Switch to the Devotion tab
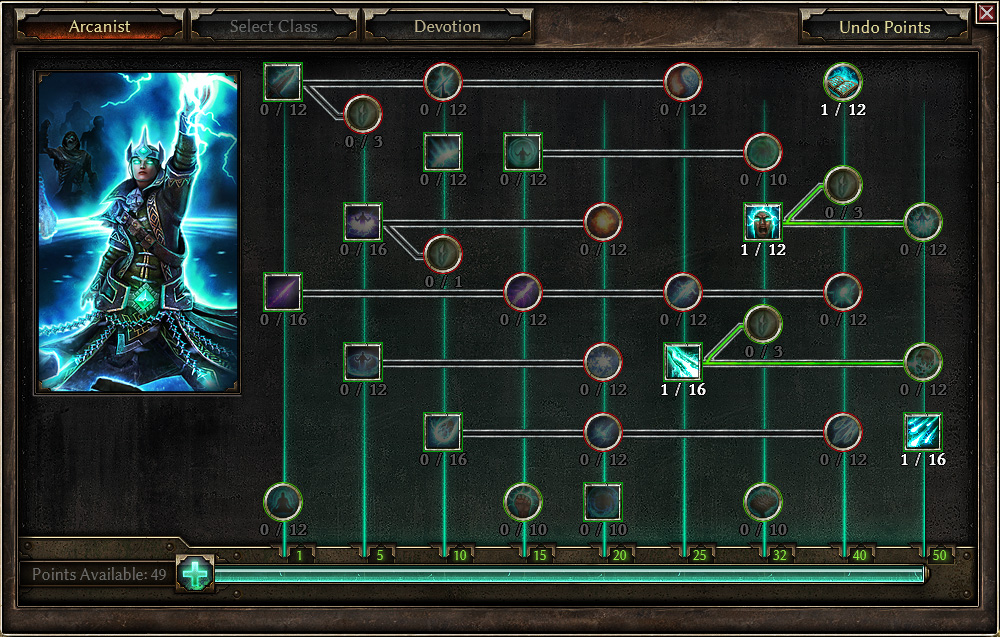 447,26
